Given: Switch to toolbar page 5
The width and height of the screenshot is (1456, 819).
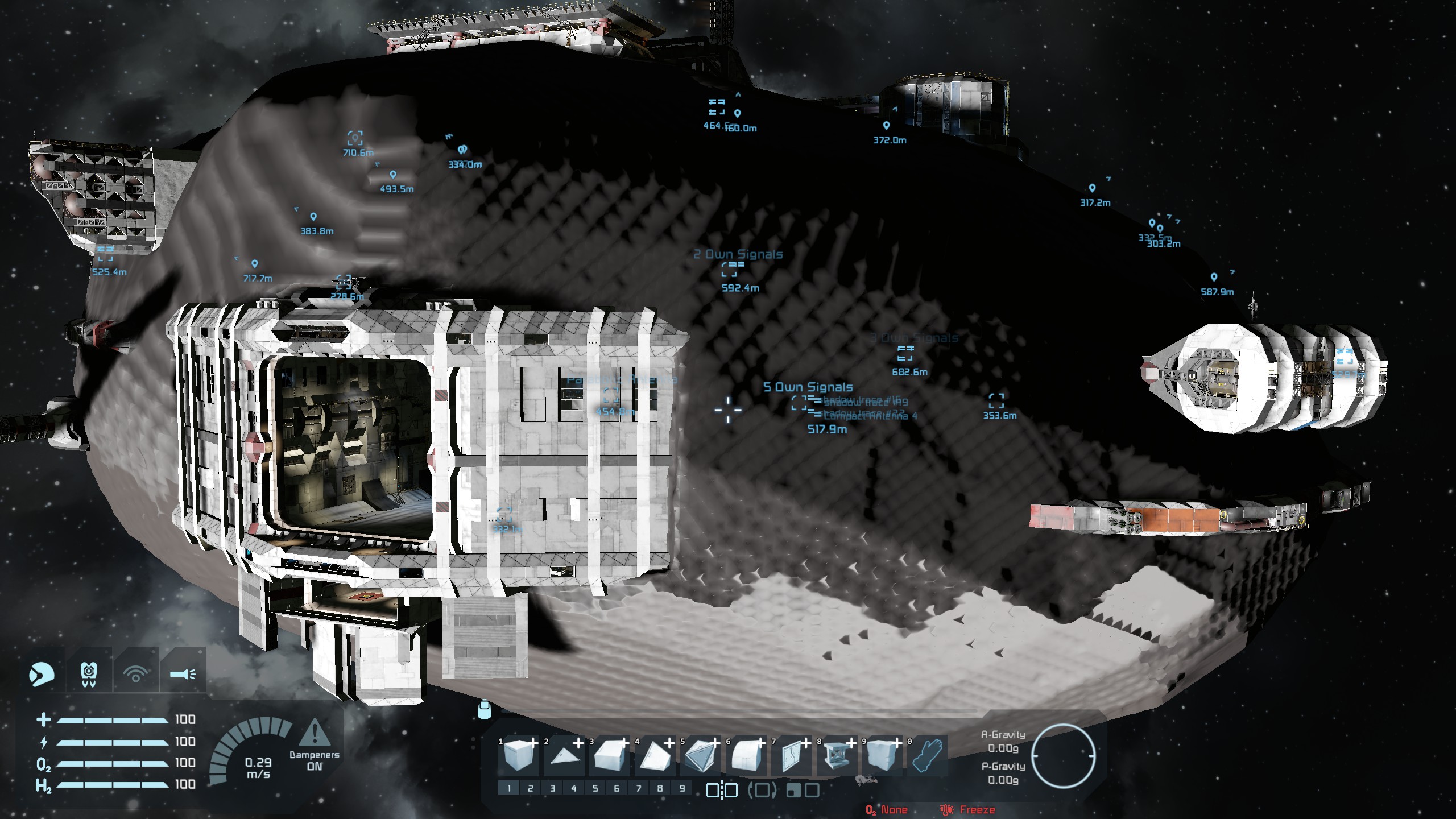Looking at the screenshot, I should (595, 788).
